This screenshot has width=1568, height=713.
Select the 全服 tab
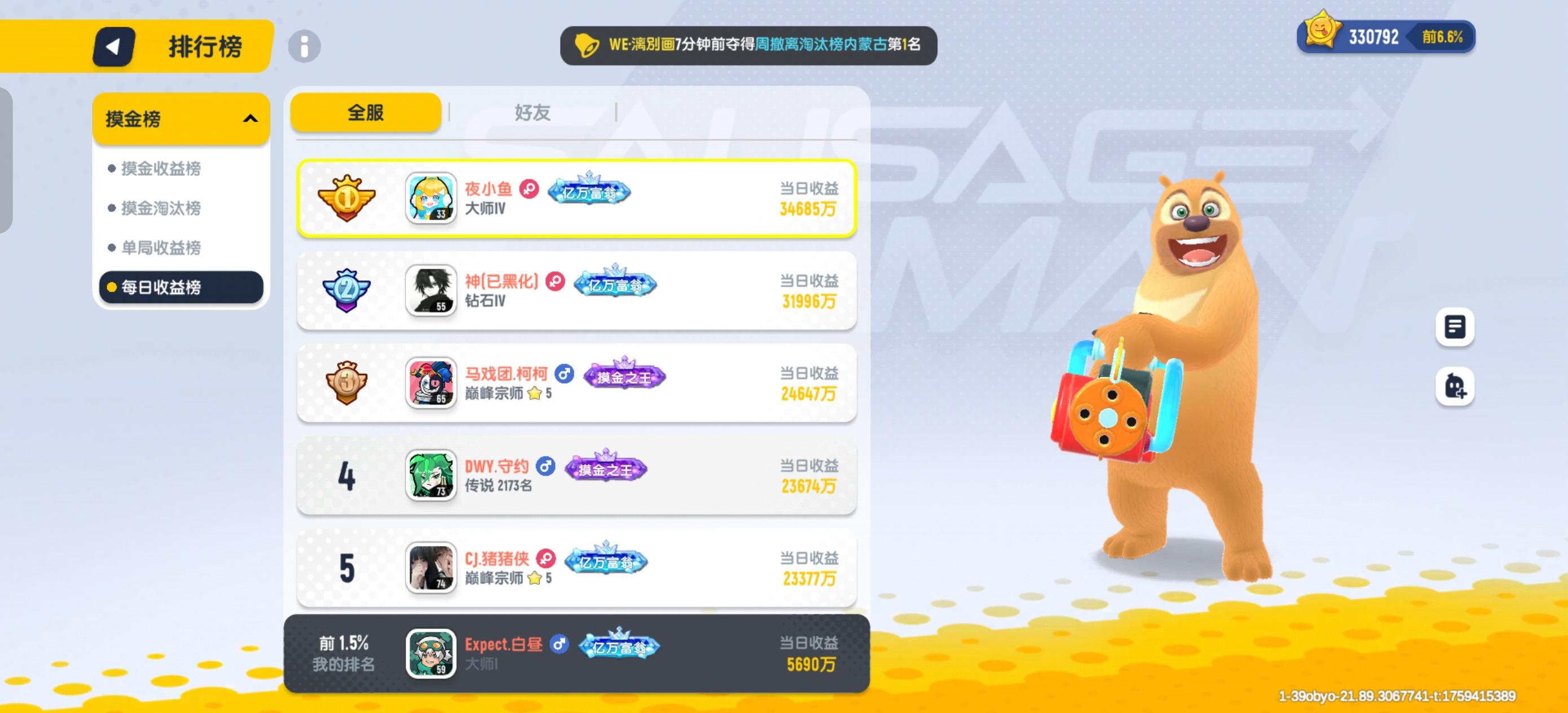[366, 112]
